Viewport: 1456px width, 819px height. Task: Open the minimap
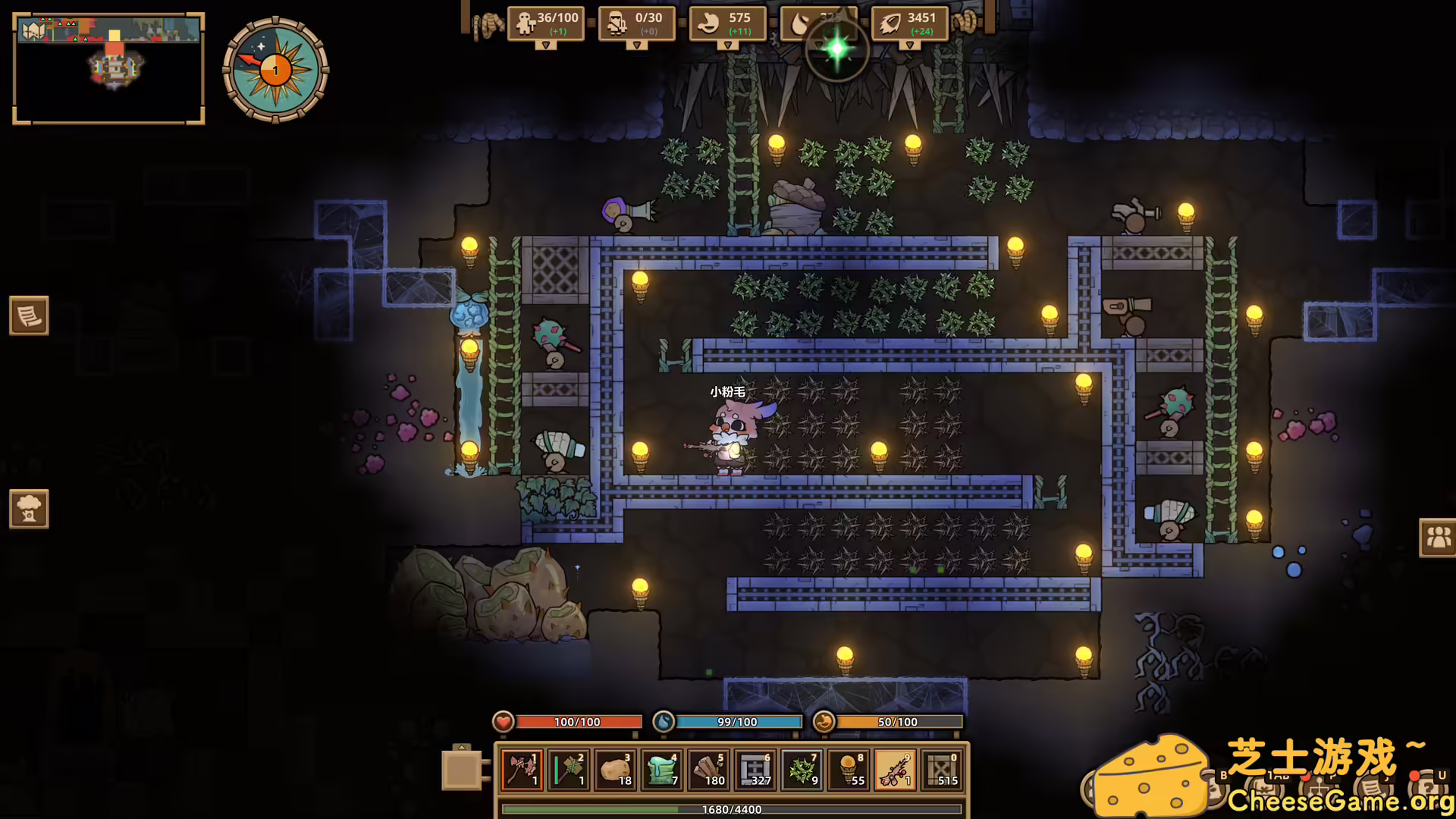click(108, 68)
